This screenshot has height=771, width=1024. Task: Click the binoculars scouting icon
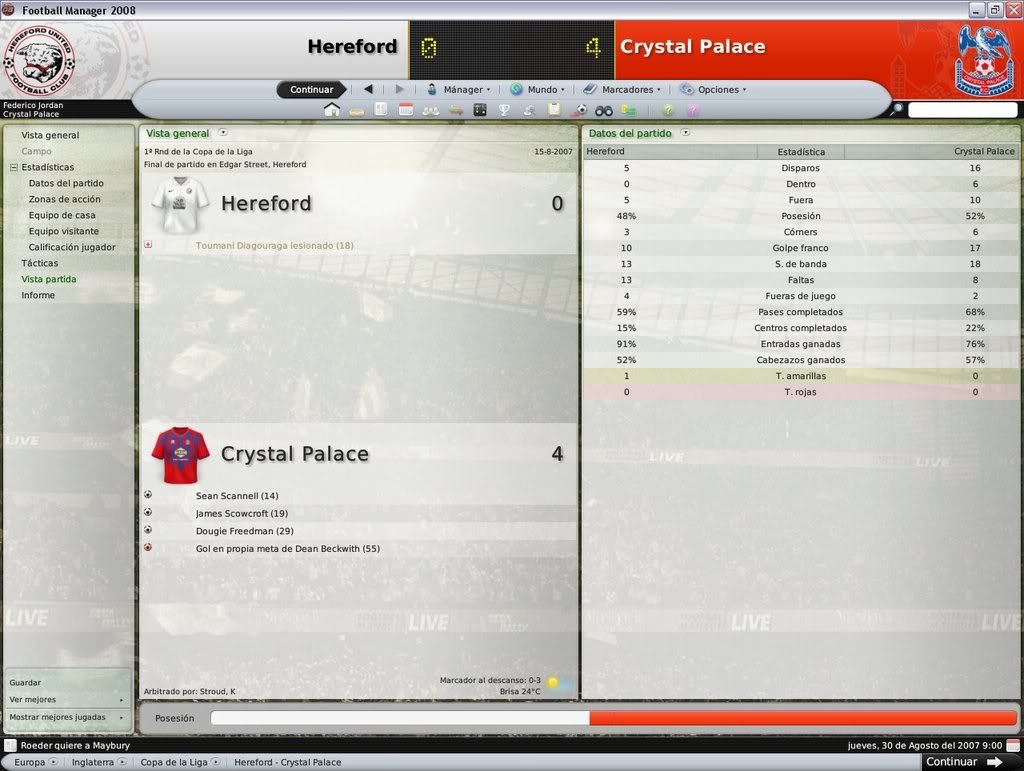[x=604, y=110]
